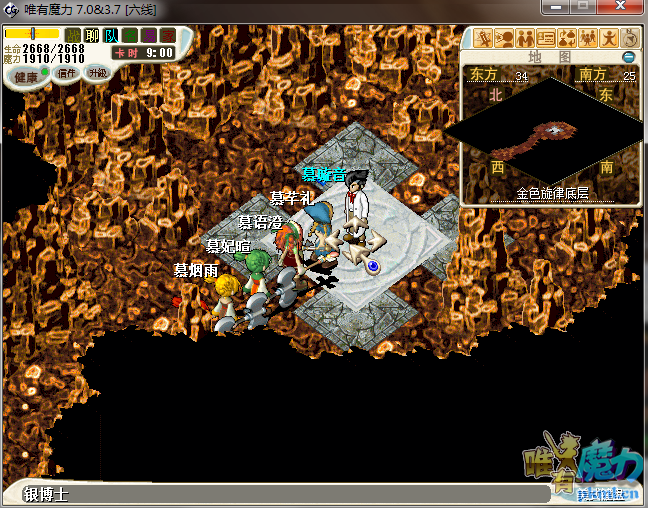
Task: Select the speaking head chat action icon
Action: coord(504,39)
